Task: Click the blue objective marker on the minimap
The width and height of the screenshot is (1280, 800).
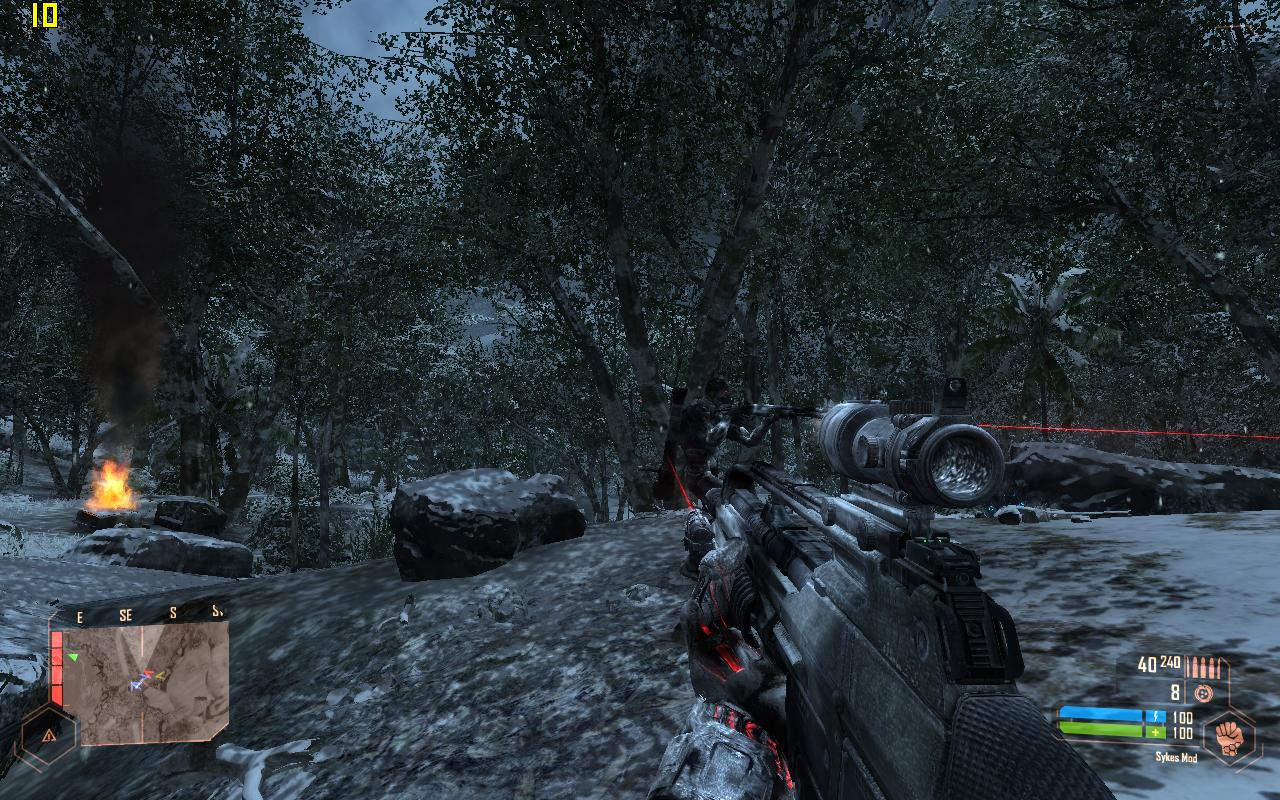Action: pyautogui.click(x=135, y=685)
